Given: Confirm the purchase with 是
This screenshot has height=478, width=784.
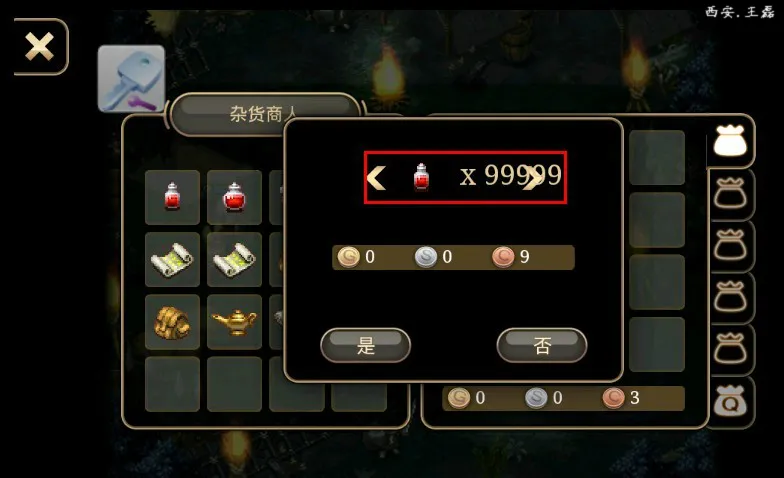Looking at the screenshot, I should (365, 346).
